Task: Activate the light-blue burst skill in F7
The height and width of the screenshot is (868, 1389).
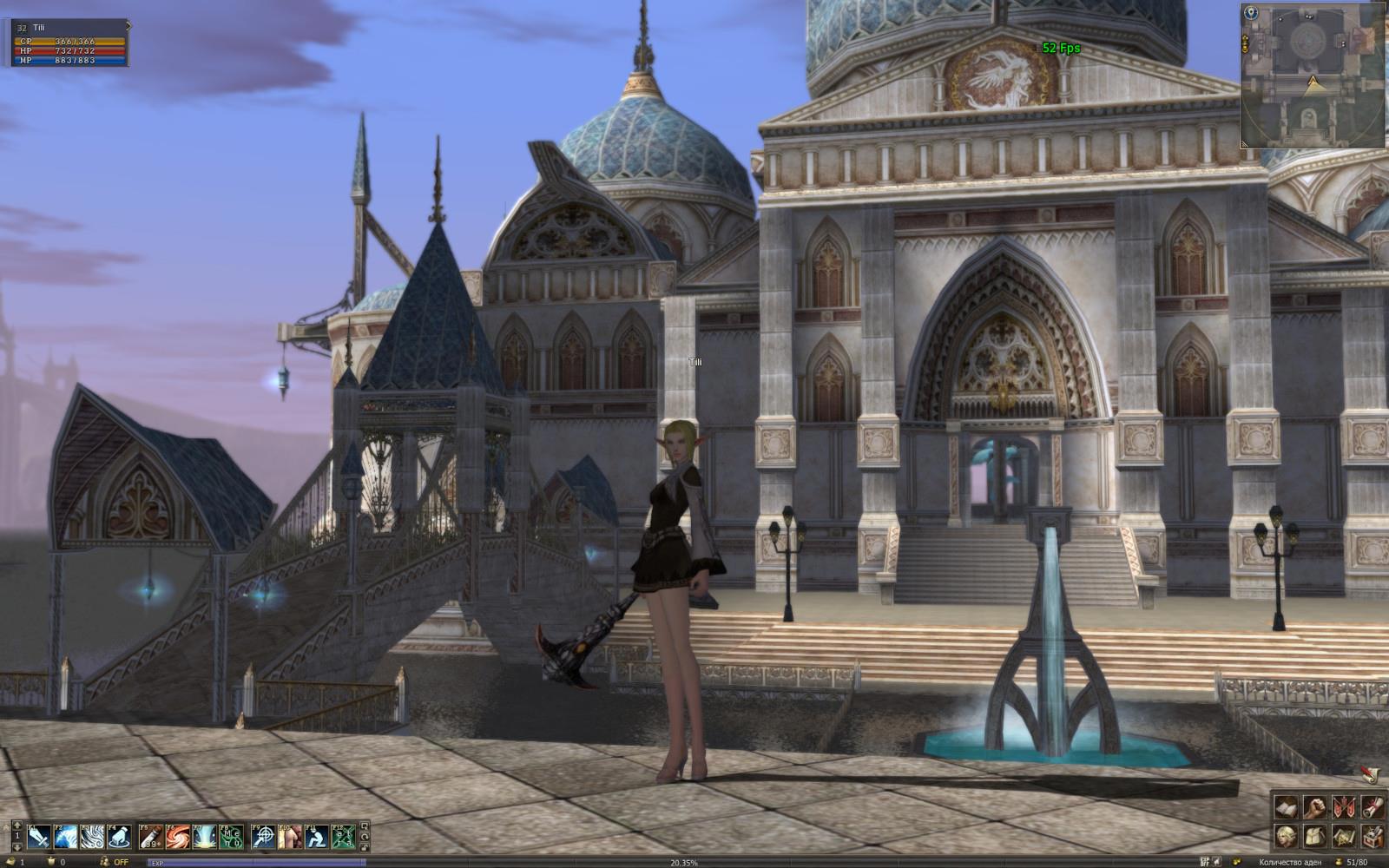Action: [x=205, y=837]
